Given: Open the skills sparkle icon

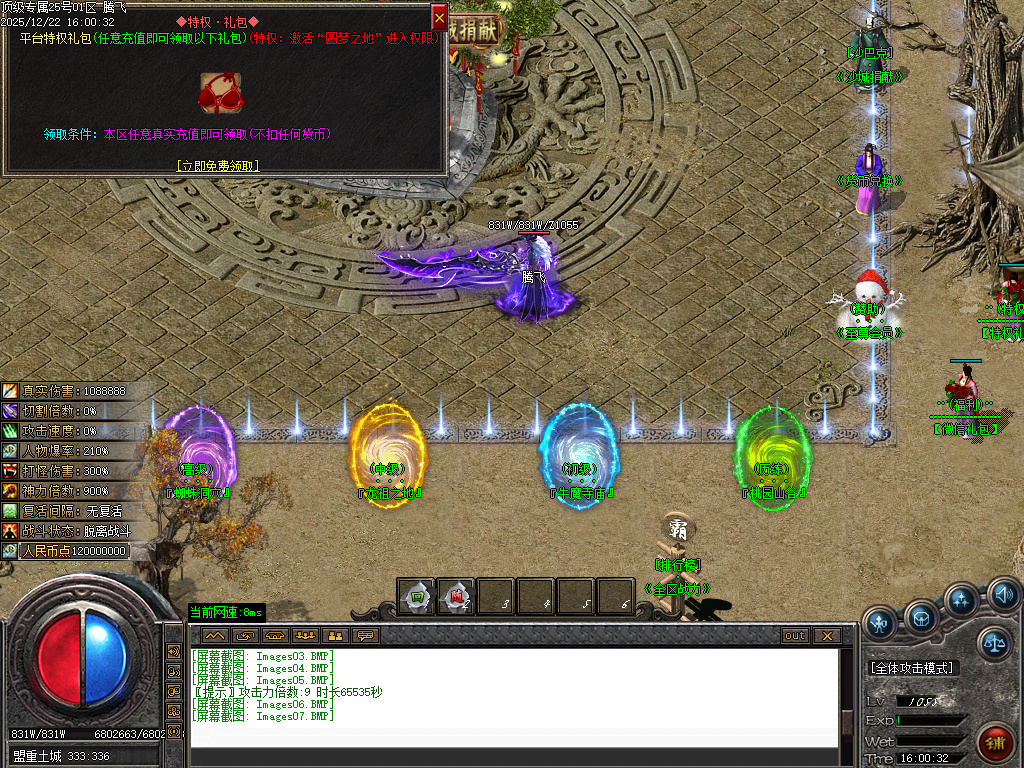Looking at the screenshot, I should (x=961, y=600).
